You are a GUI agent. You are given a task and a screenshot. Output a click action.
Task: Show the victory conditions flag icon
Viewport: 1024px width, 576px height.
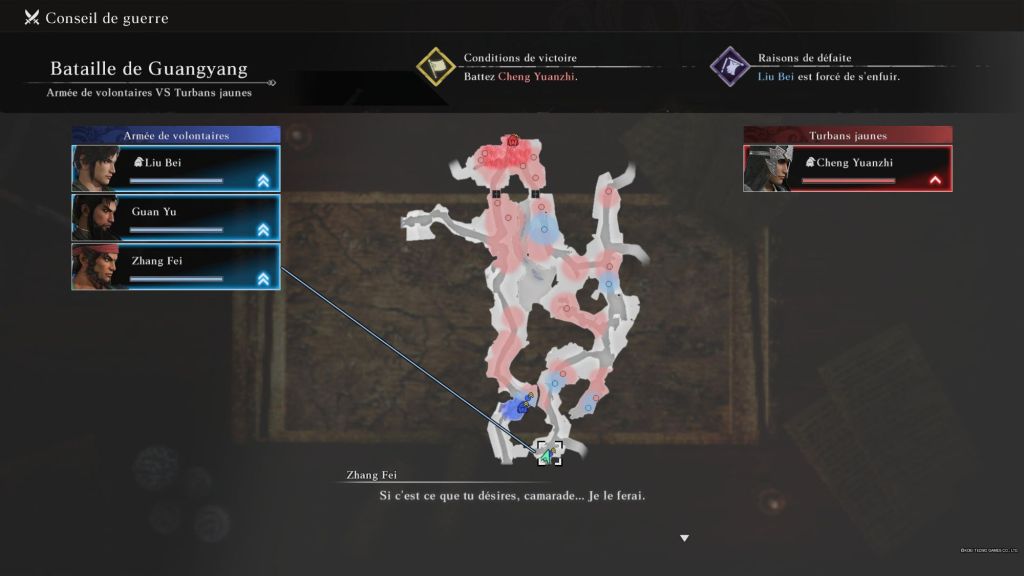pos(436,66)
